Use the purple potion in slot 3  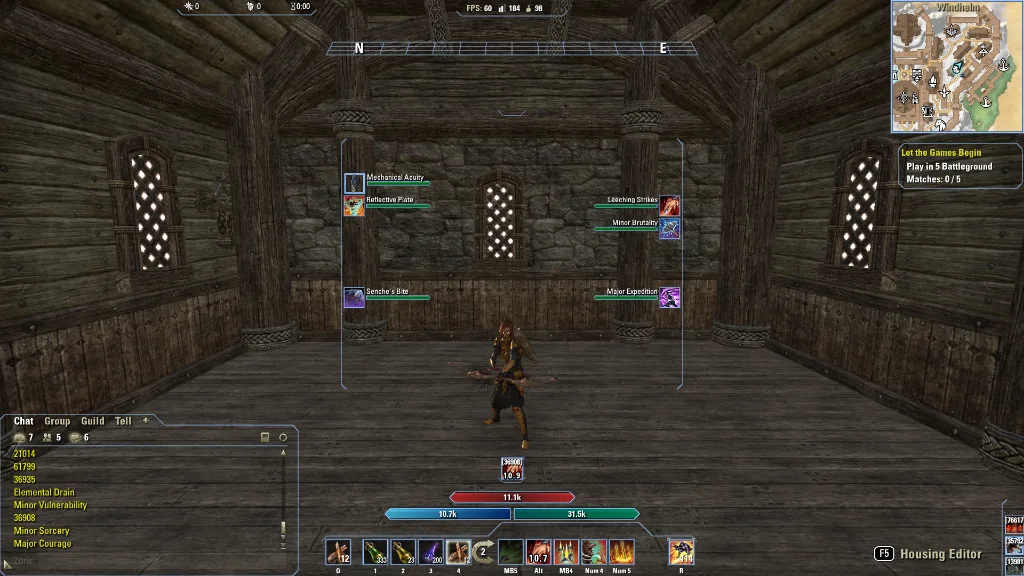pos(431,551)
